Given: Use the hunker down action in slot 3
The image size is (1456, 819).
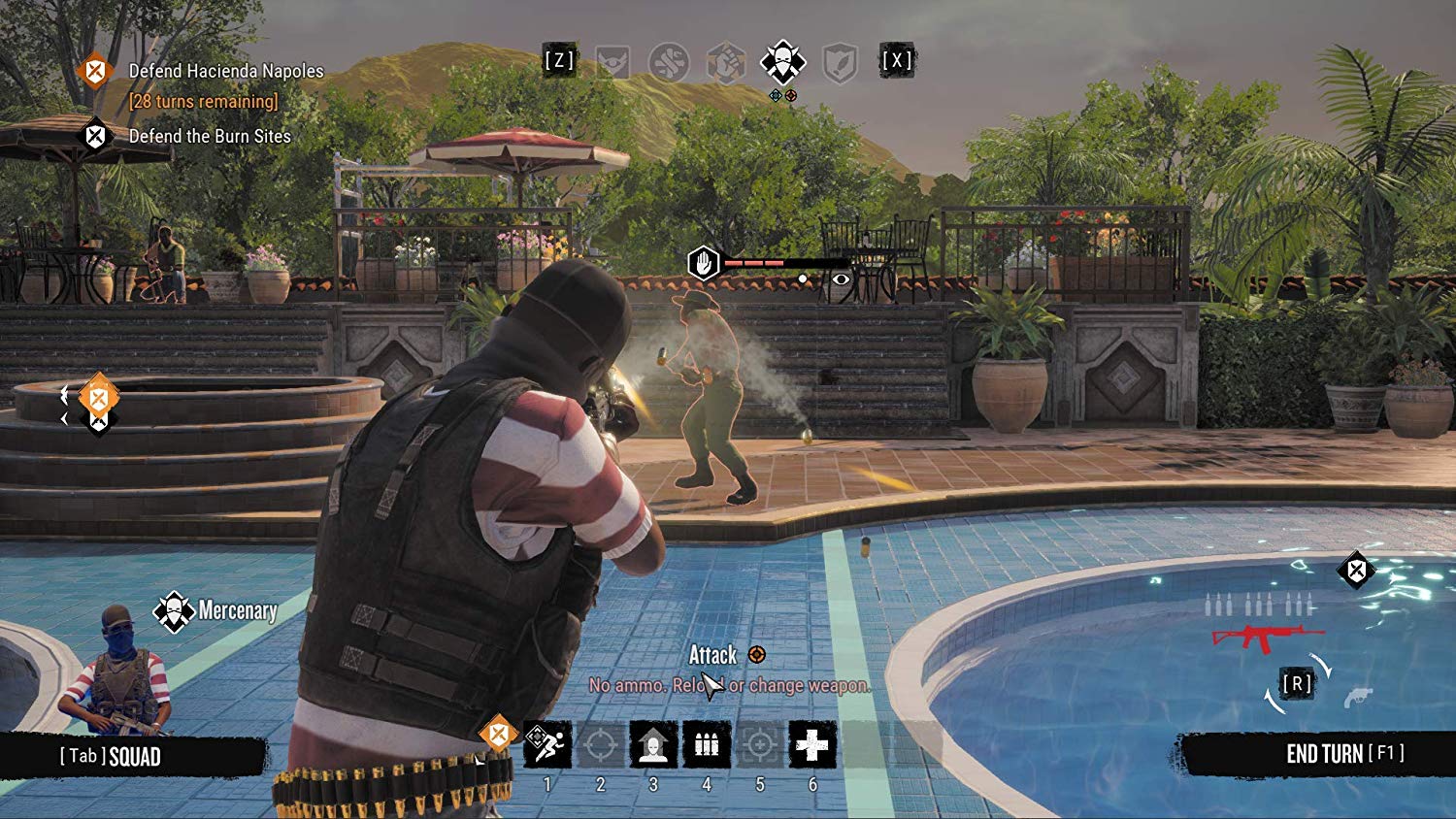Looking at the screenshot, I should pos(654,743).
